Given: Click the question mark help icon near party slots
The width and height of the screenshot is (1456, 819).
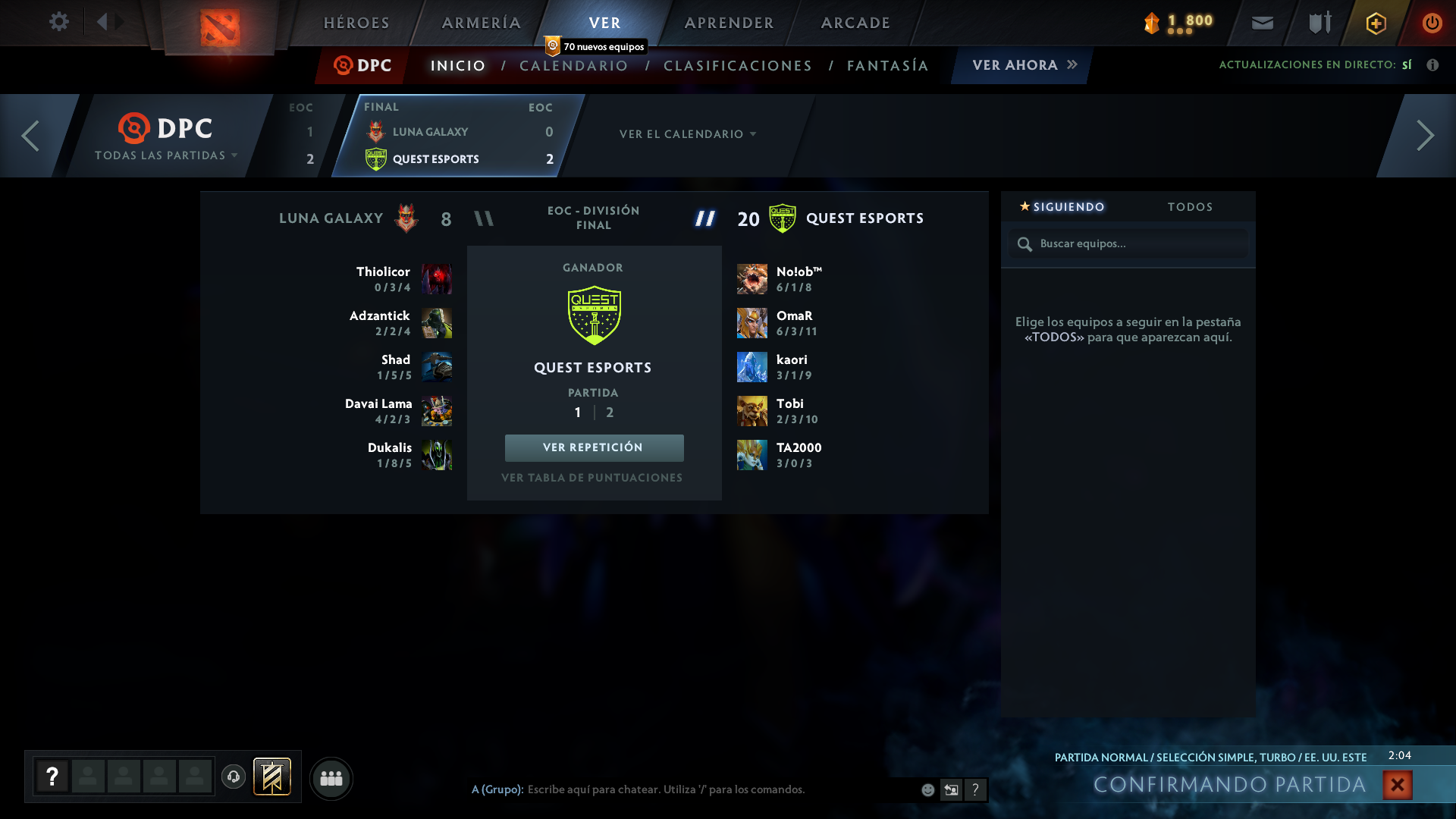Looking at the screenshot, I should pos(52,777).
